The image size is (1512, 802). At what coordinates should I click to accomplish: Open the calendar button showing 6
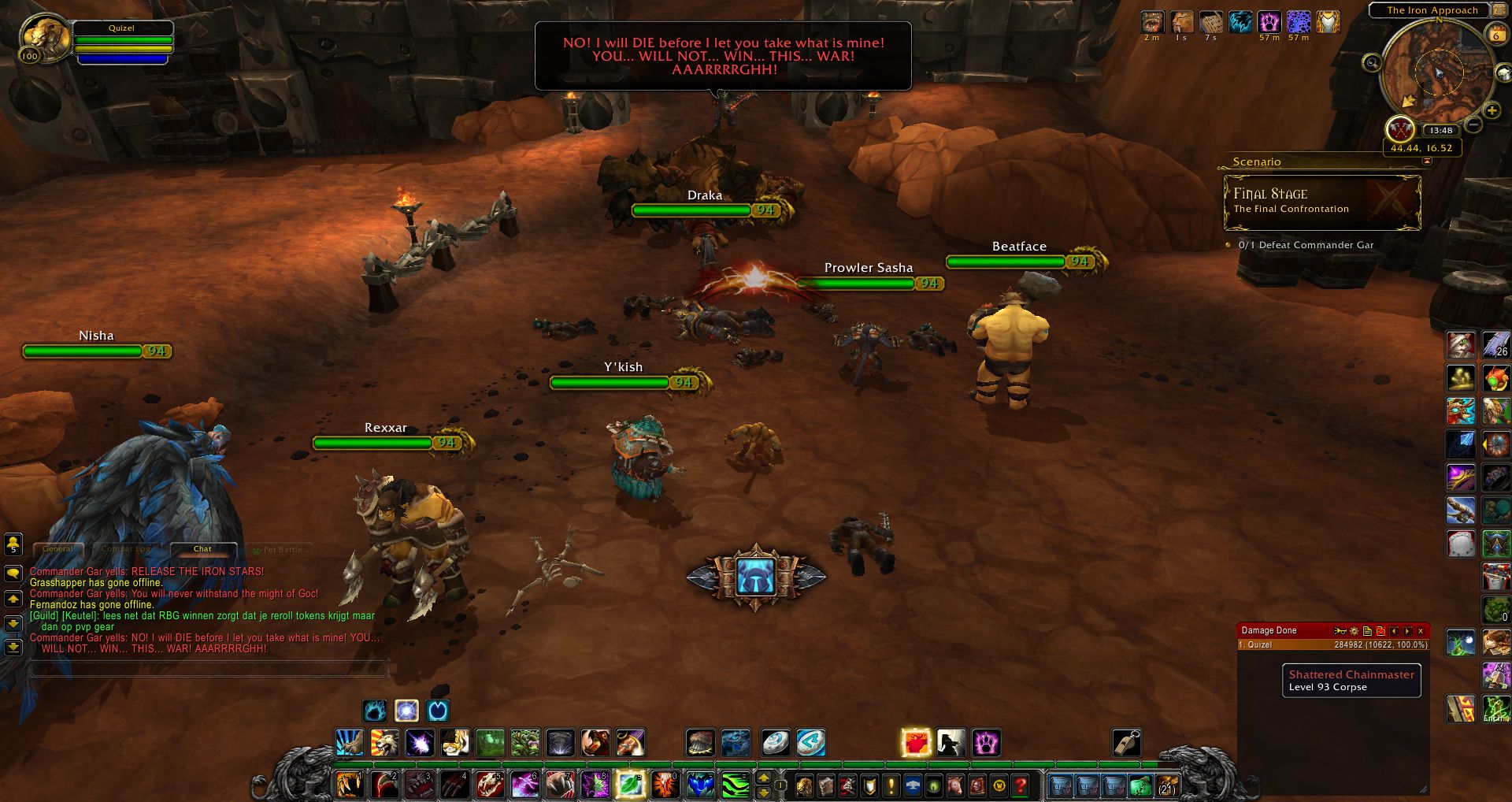[x=1495, y=35]
